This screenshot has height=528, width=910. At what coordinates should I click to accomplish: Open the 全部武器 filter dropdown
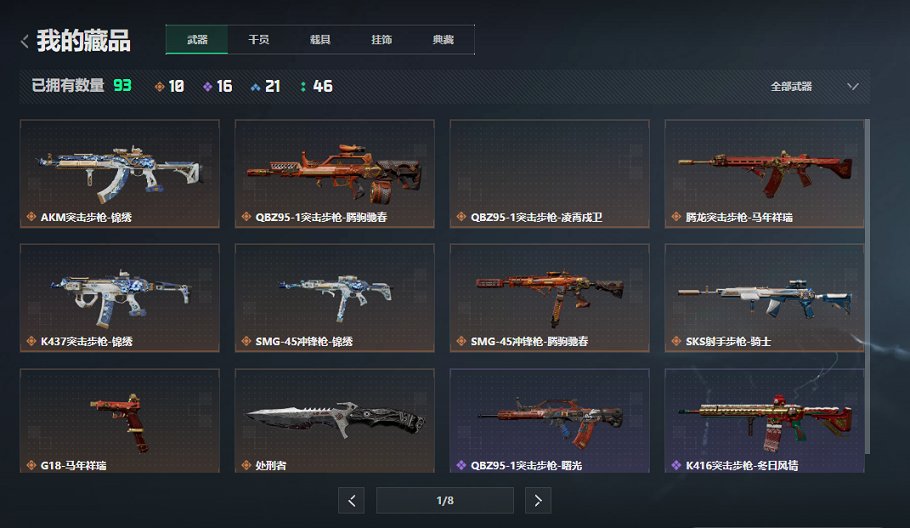[x=814, y=87]
